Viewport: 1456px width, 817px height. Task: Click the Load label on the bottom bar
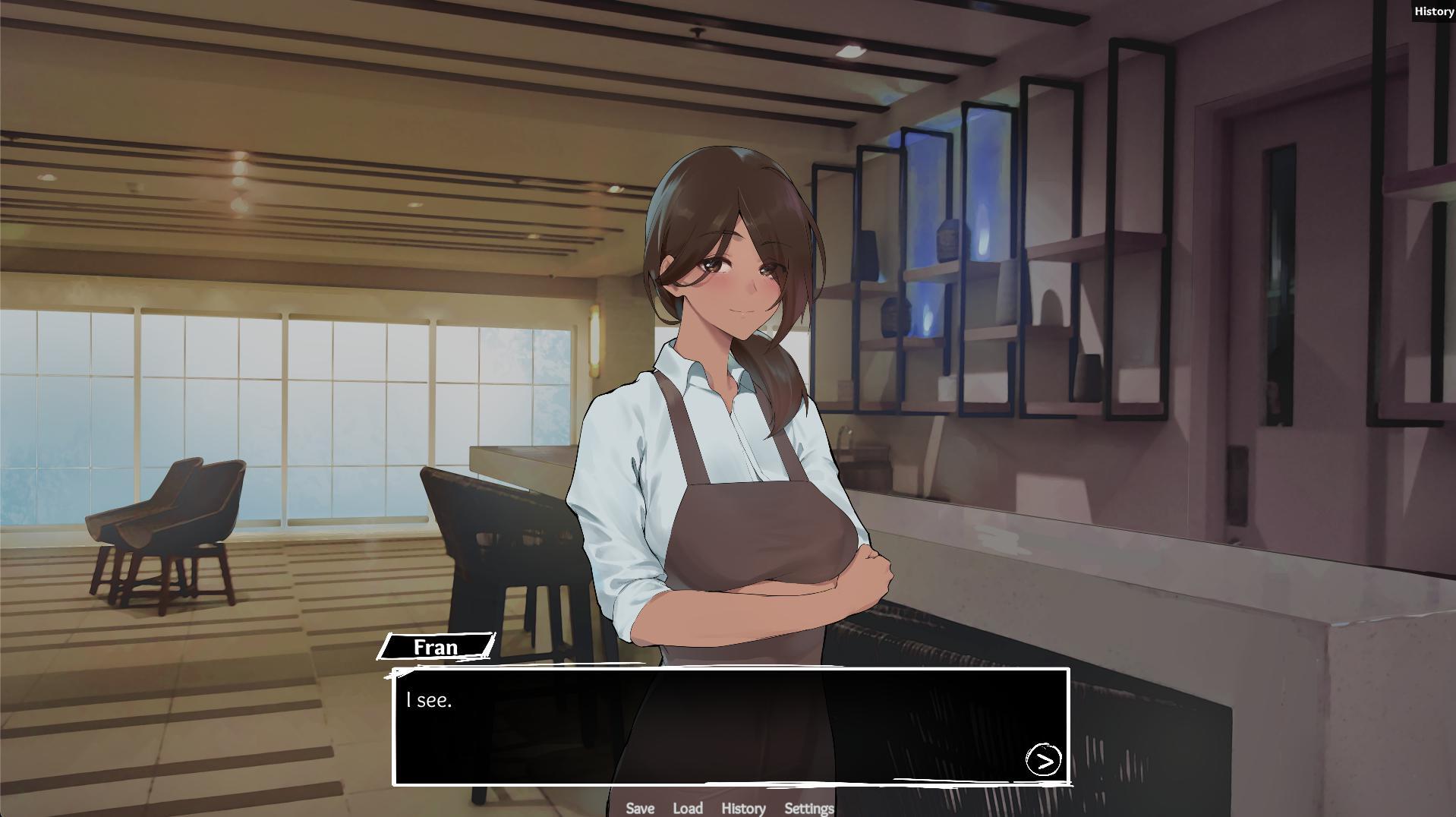(x=688, y=809)
